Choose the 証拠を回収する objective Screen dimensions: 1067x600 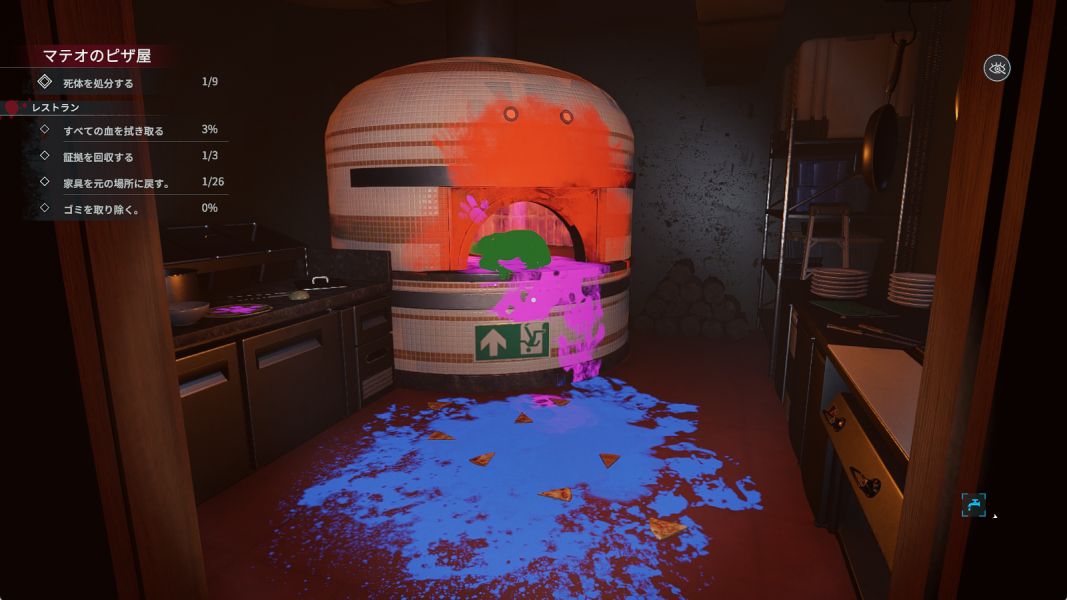point(98,156)
